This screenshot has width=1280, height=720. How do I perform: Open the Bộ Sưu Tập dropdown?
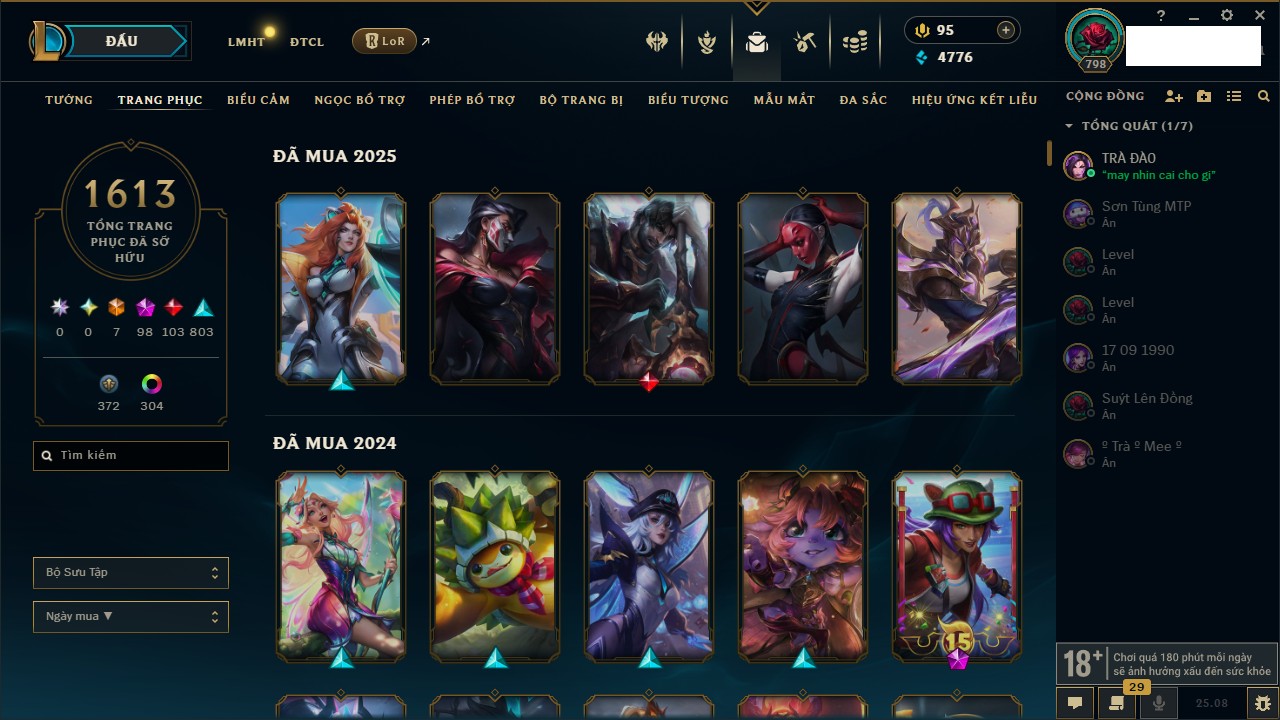131,573
